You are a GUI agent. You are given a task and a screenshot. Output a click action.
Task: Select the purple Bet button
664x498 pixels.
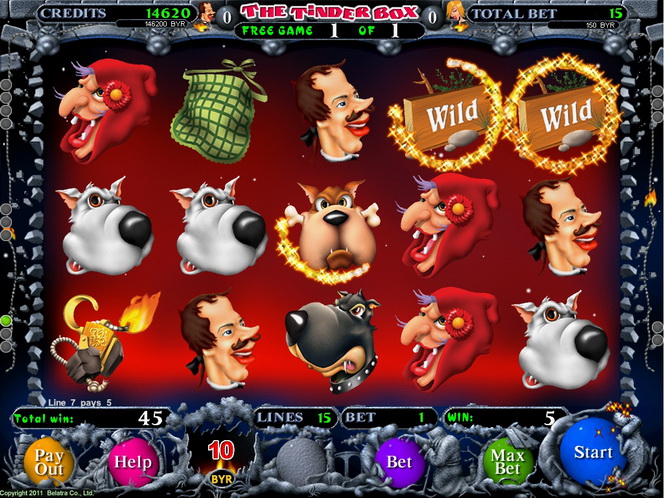pyautogui.click(x=399, y=462)
